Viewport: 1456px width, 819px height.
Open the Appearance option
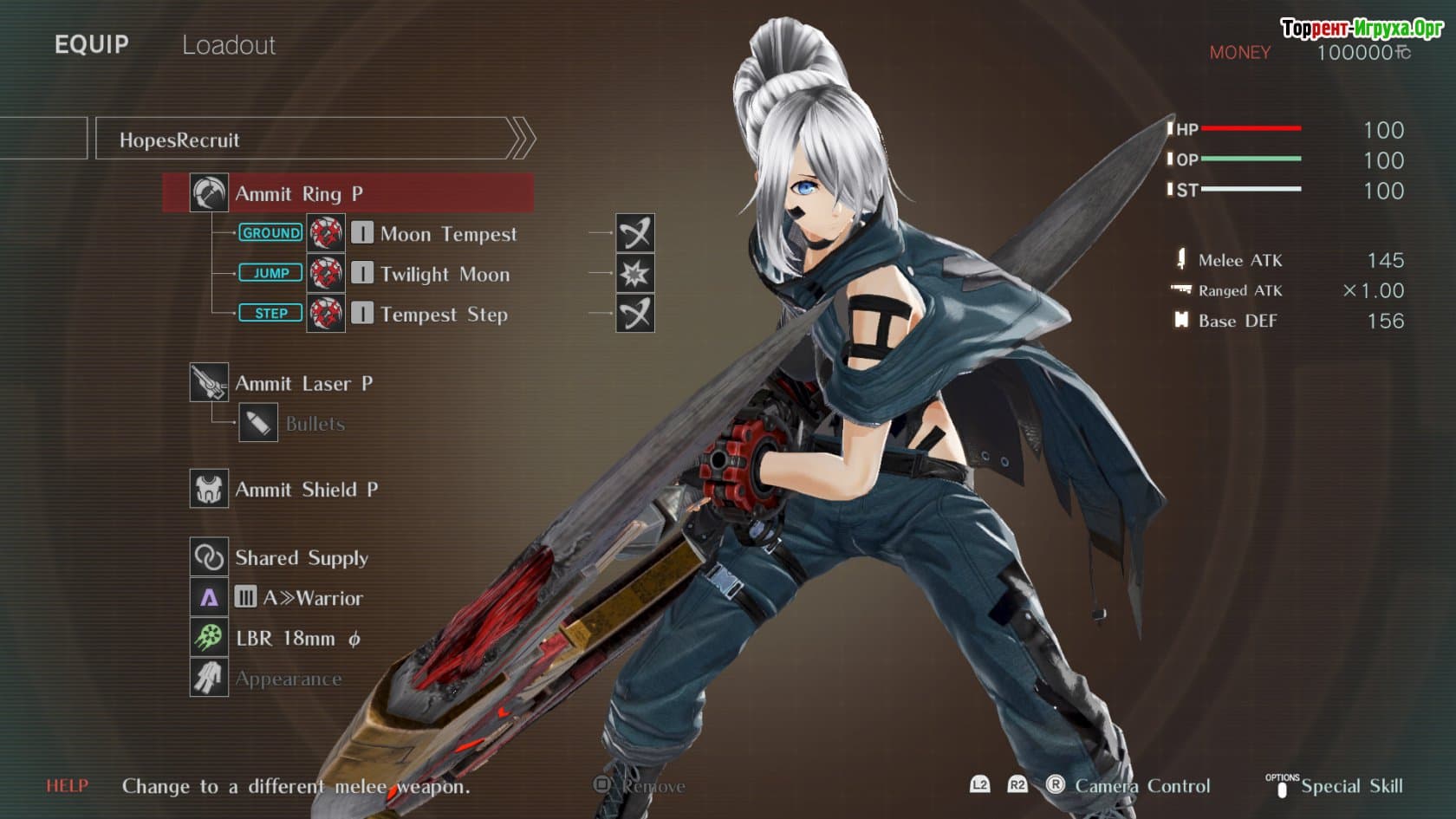(288, 679)
